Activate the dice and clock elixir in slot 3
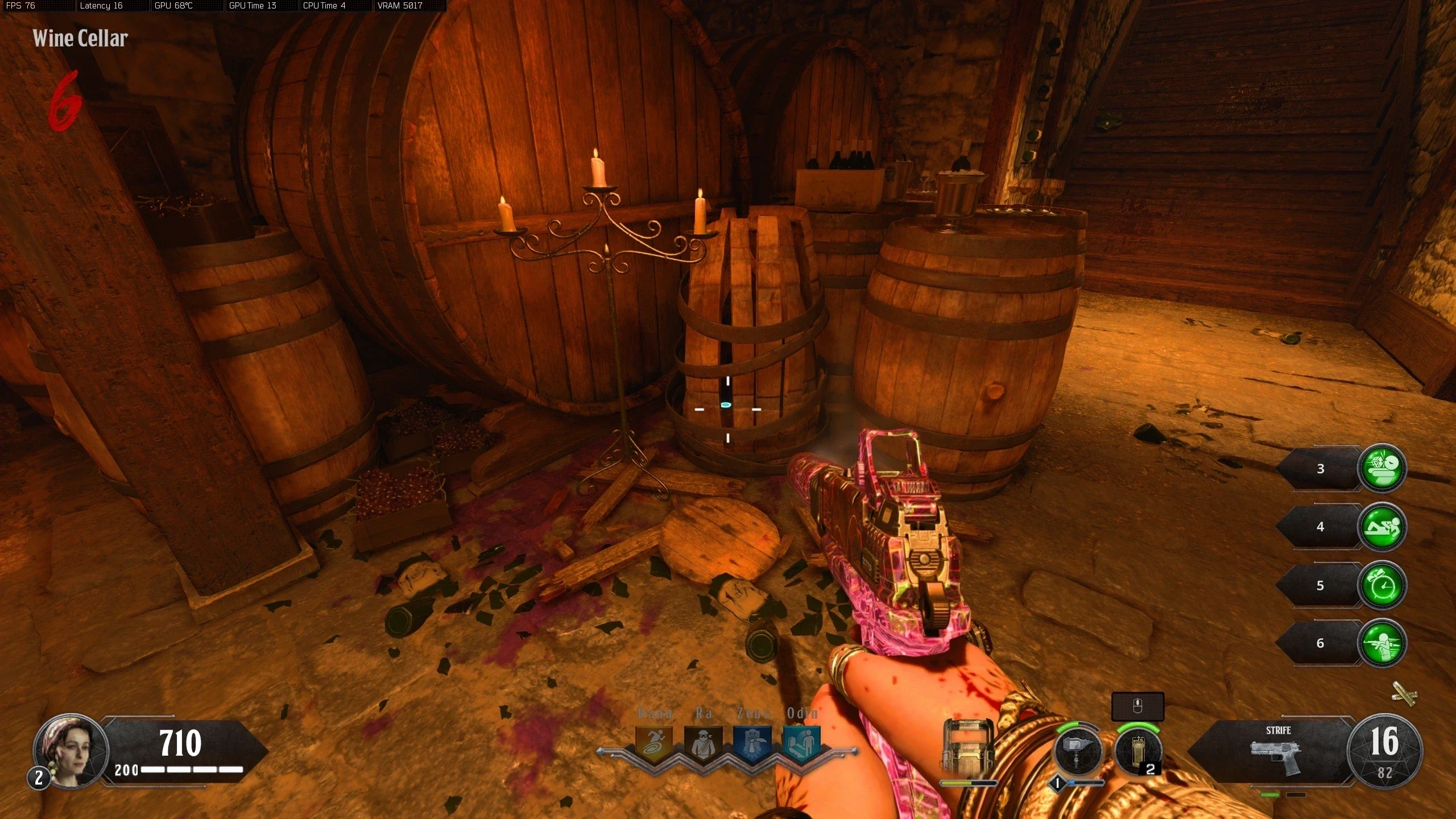Screen dimensions: 1456x819 (x=1381, y=468)
